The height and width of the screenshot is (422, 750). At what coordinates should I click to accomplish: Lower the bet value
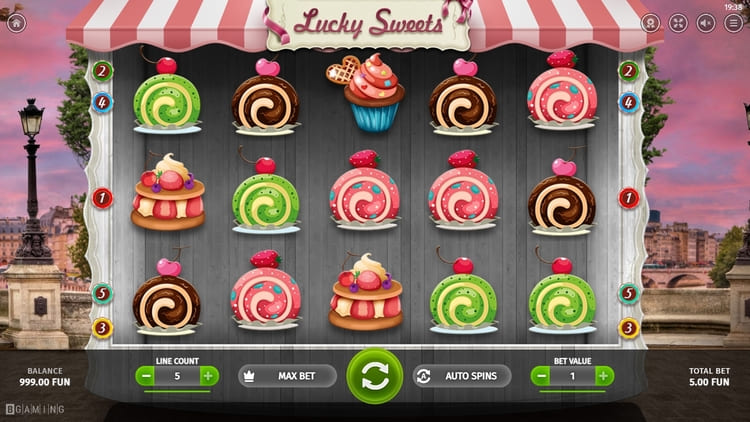[541, 376]
